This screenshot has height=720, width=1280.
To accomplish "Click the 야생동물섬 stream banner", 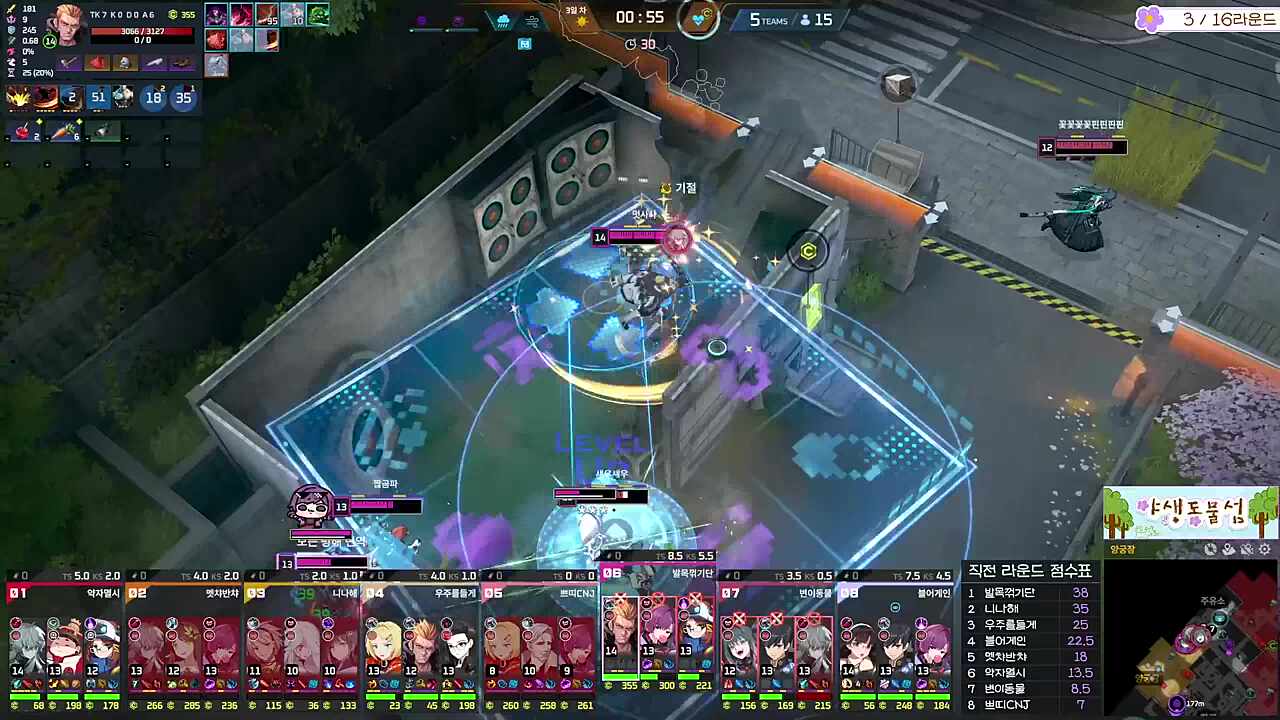I will tap(1190, 513).
